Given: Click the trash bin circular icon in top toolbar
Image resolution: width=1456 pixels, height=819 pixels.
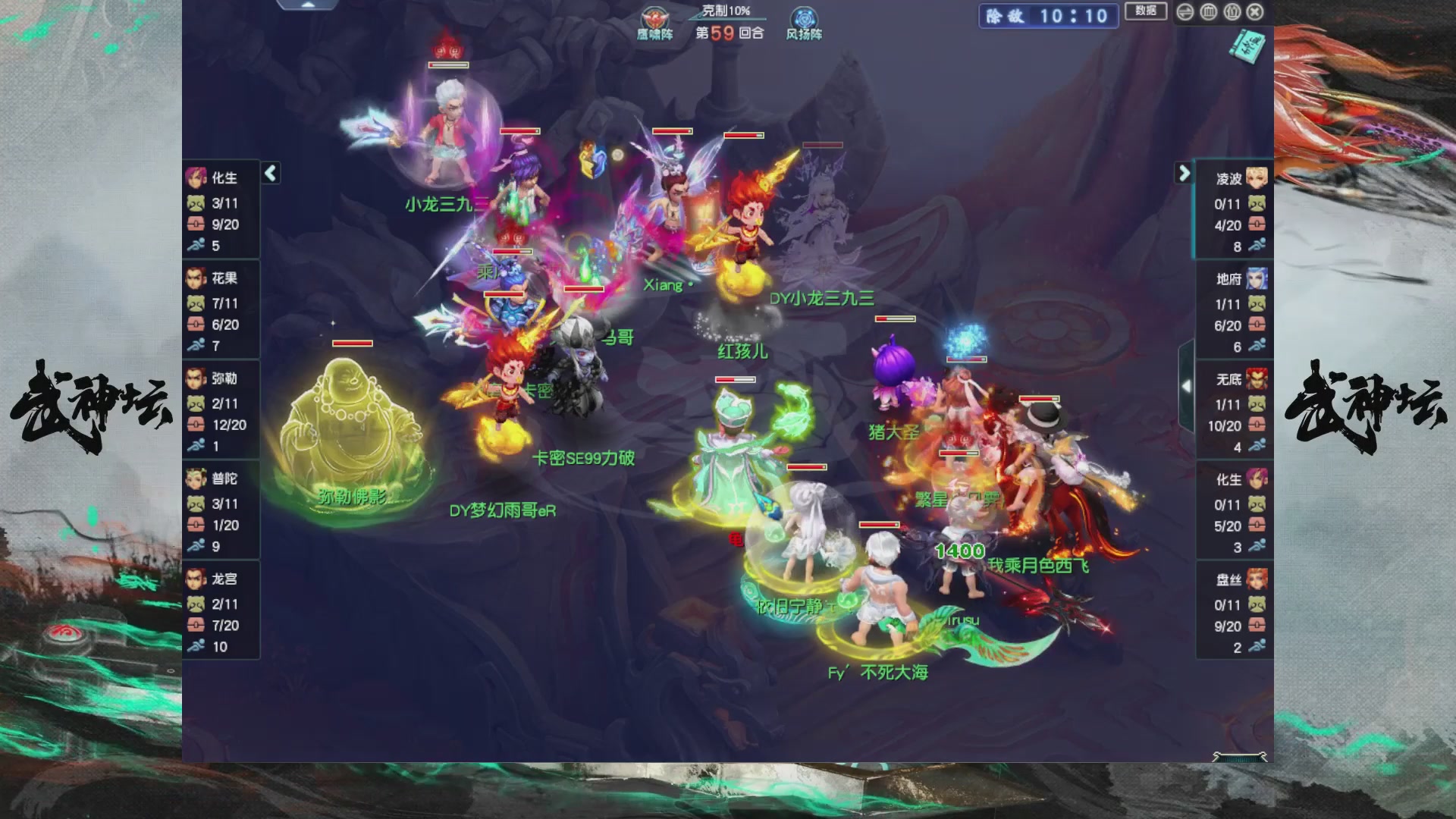Looking at the screenshot, I should click(x=1209, y=13).
